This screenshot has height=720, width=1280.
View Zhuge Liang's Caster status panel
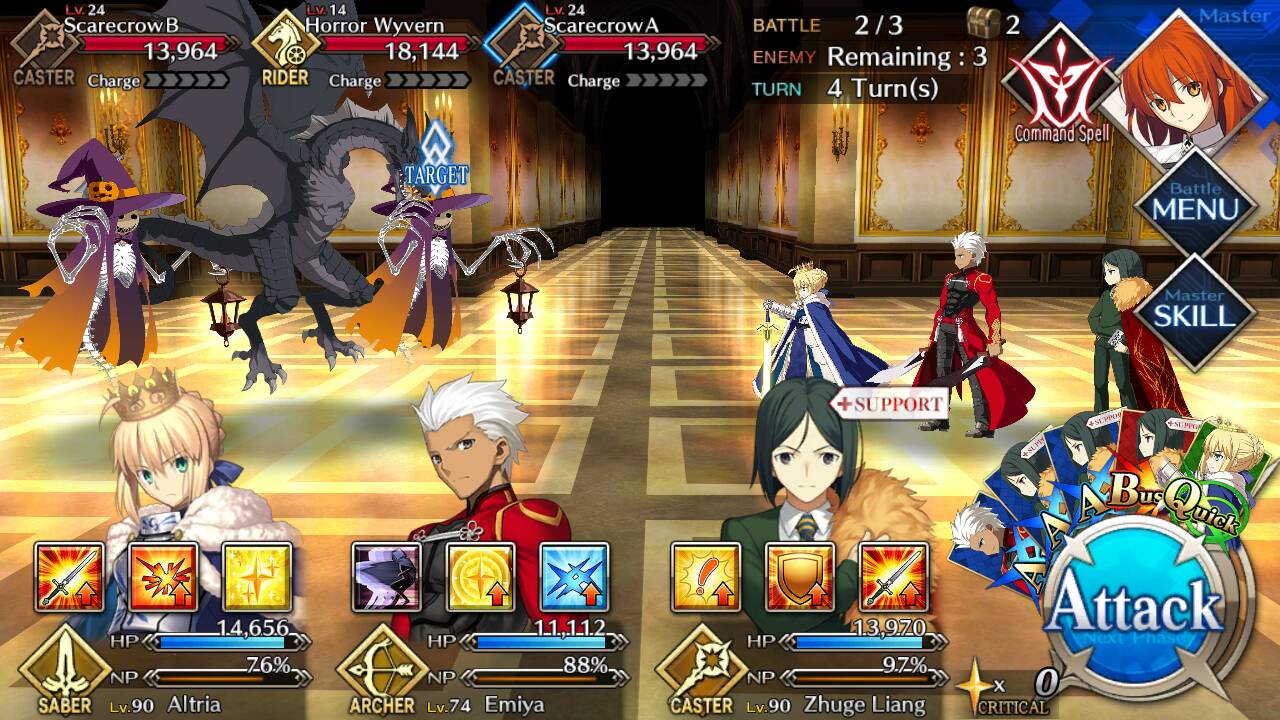click(800, 668)
